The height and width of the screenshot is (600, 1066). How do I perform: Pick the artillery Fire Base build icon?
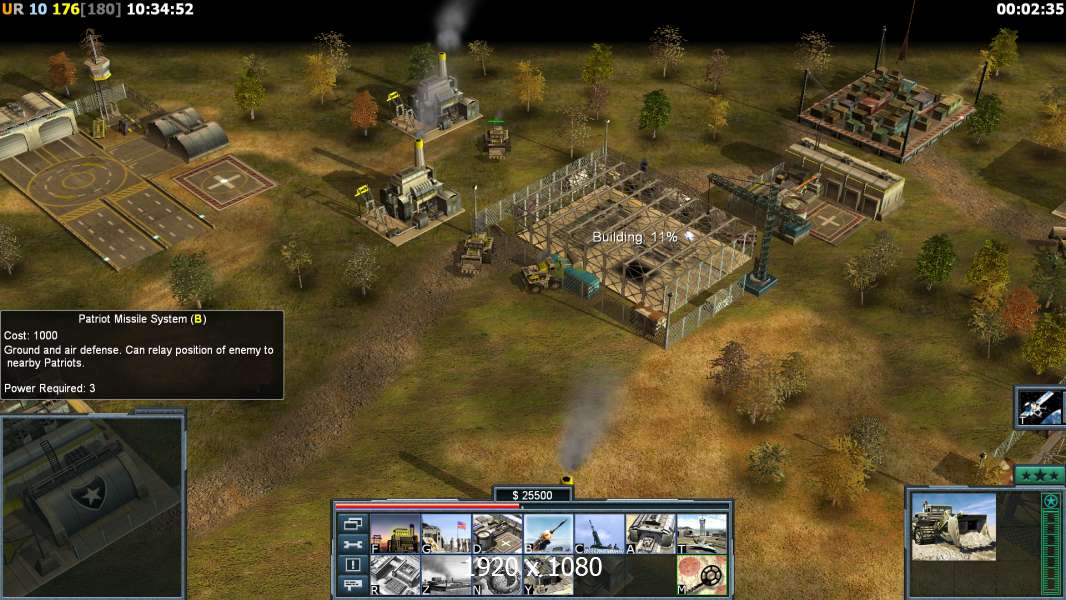[x=599, y=534]
